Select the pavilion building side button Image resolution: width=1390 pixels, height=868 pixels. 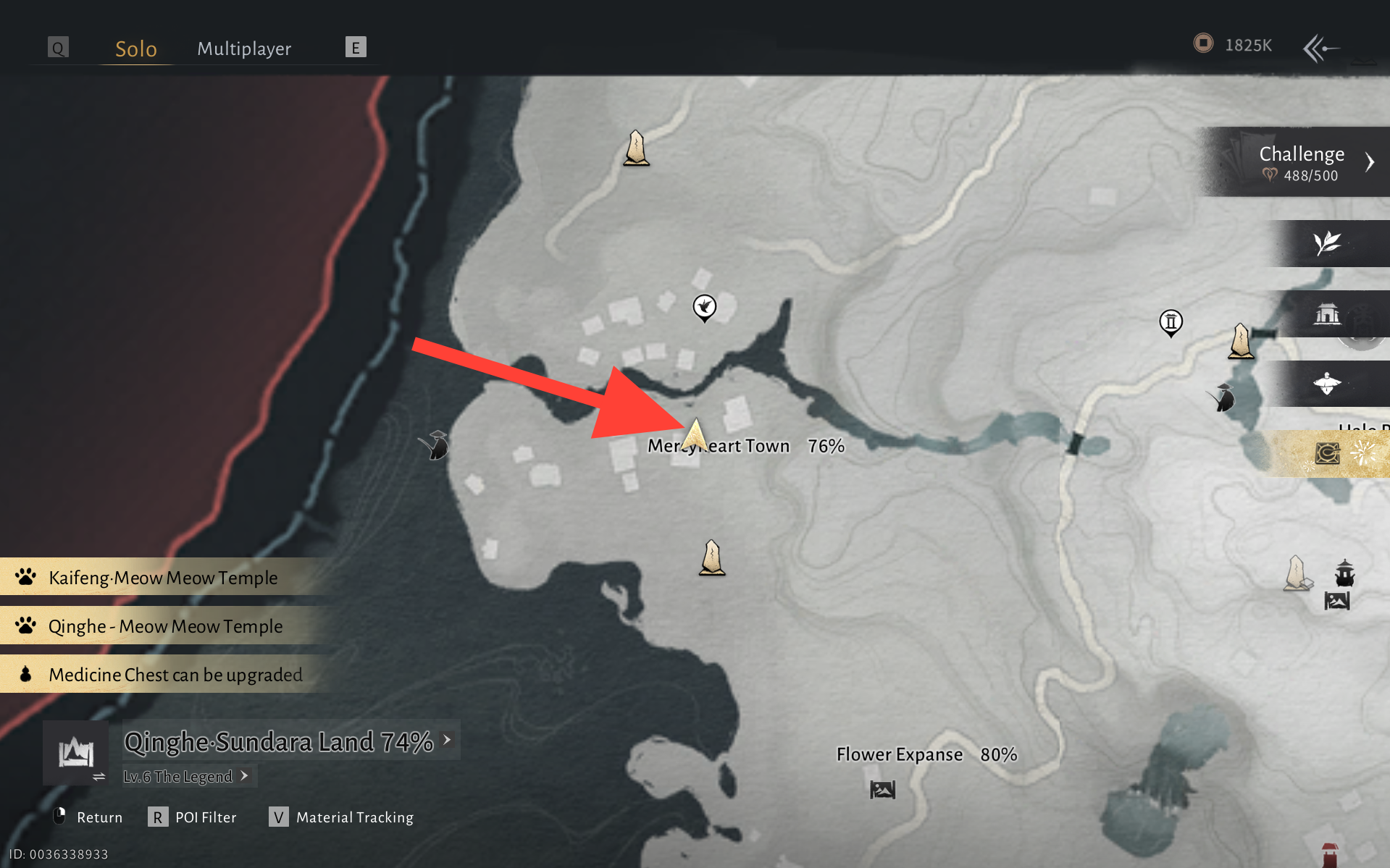(x=1327, y=314)
